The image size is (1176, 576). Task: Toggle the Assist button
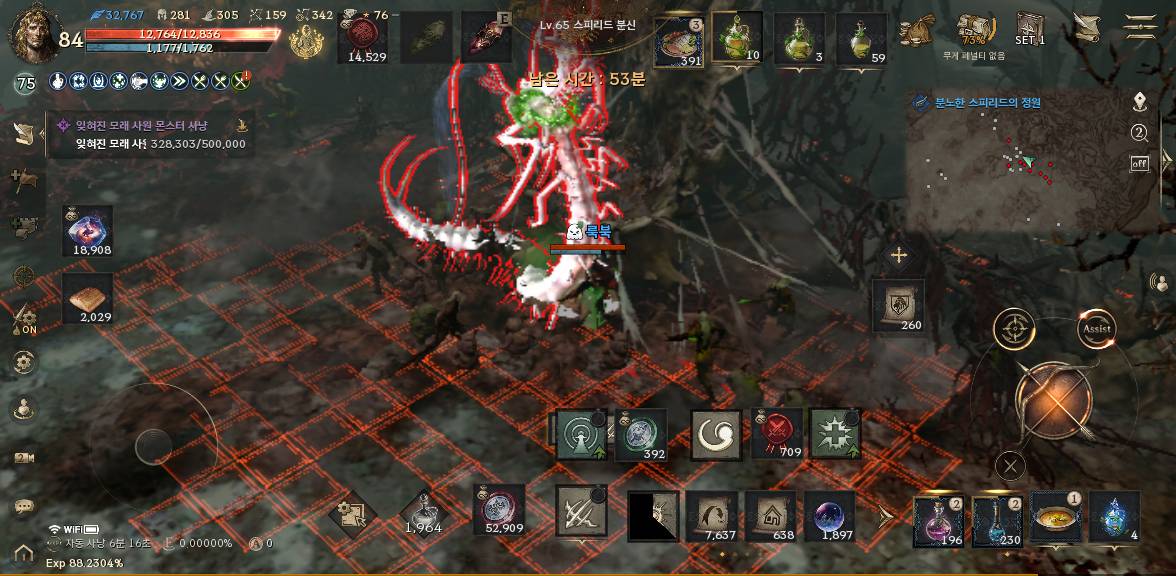point(1096,328)
